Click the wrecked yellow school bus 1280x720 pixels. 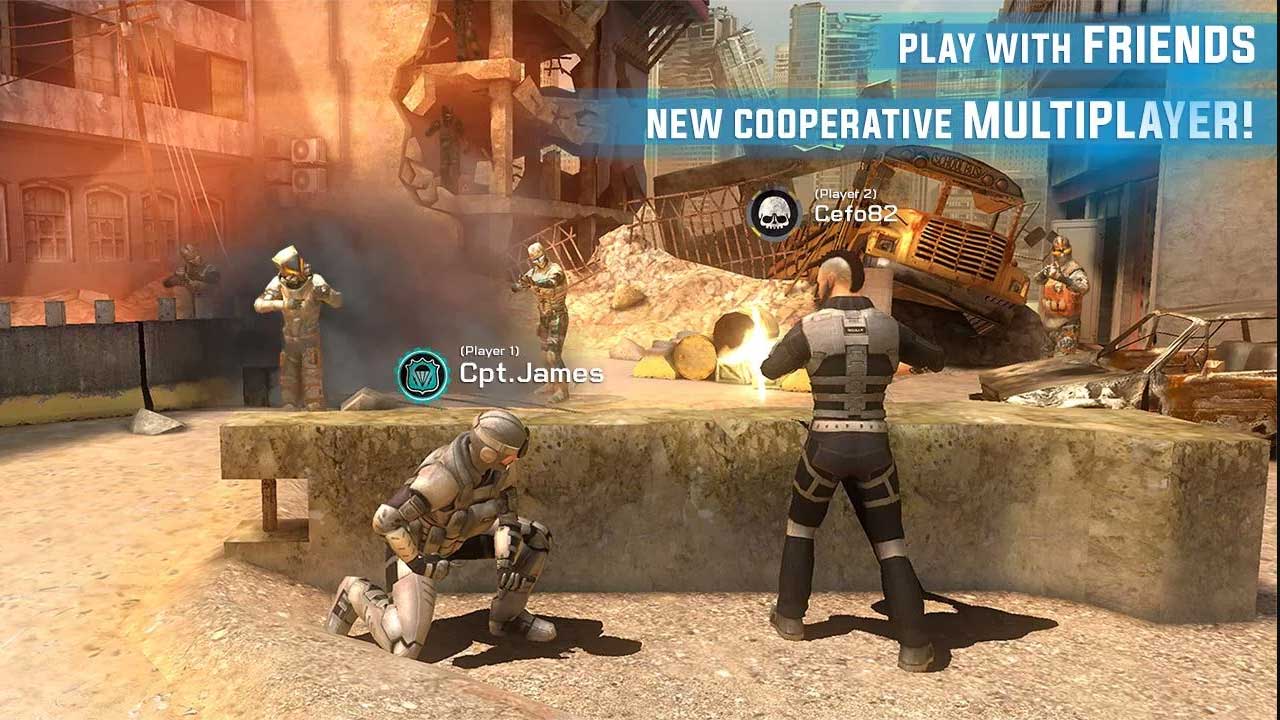[x=950, y=230]
